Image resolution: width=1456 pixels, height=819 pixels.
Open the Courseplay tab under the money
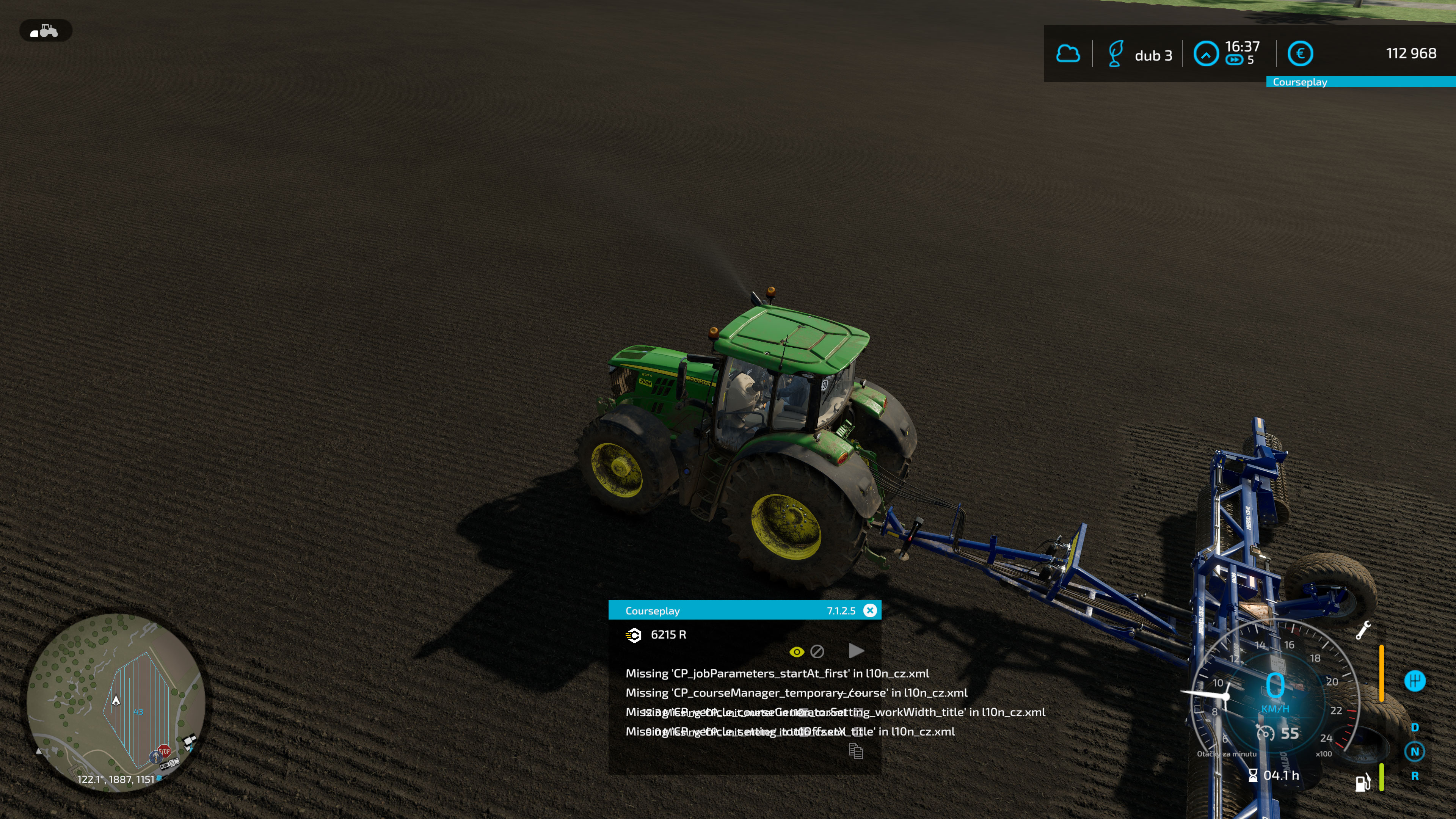pyautogui.click(x=1299, y=82)
